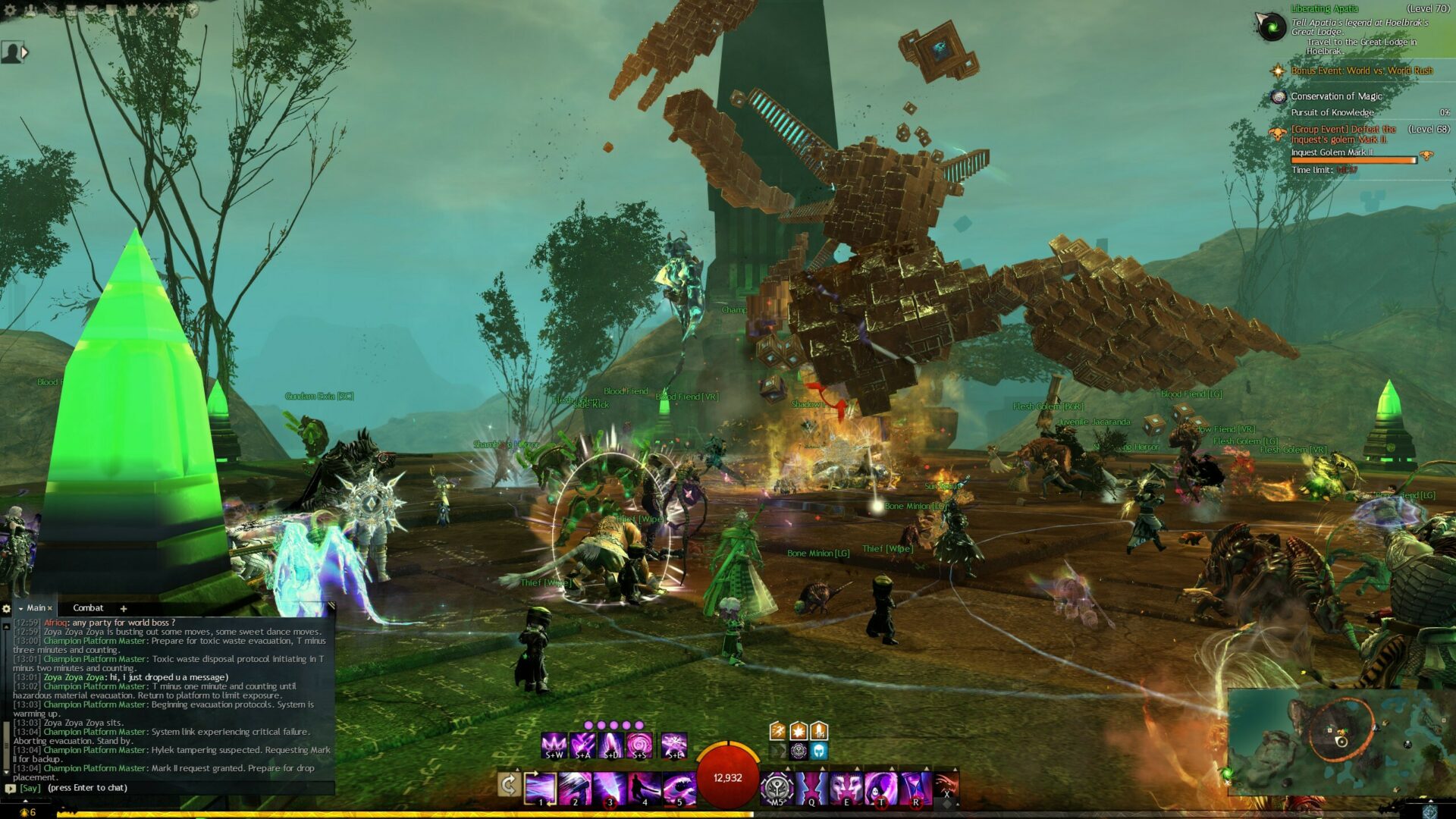
Task: Expand the party portrait arrow
Action: click(x=25, y=52)
